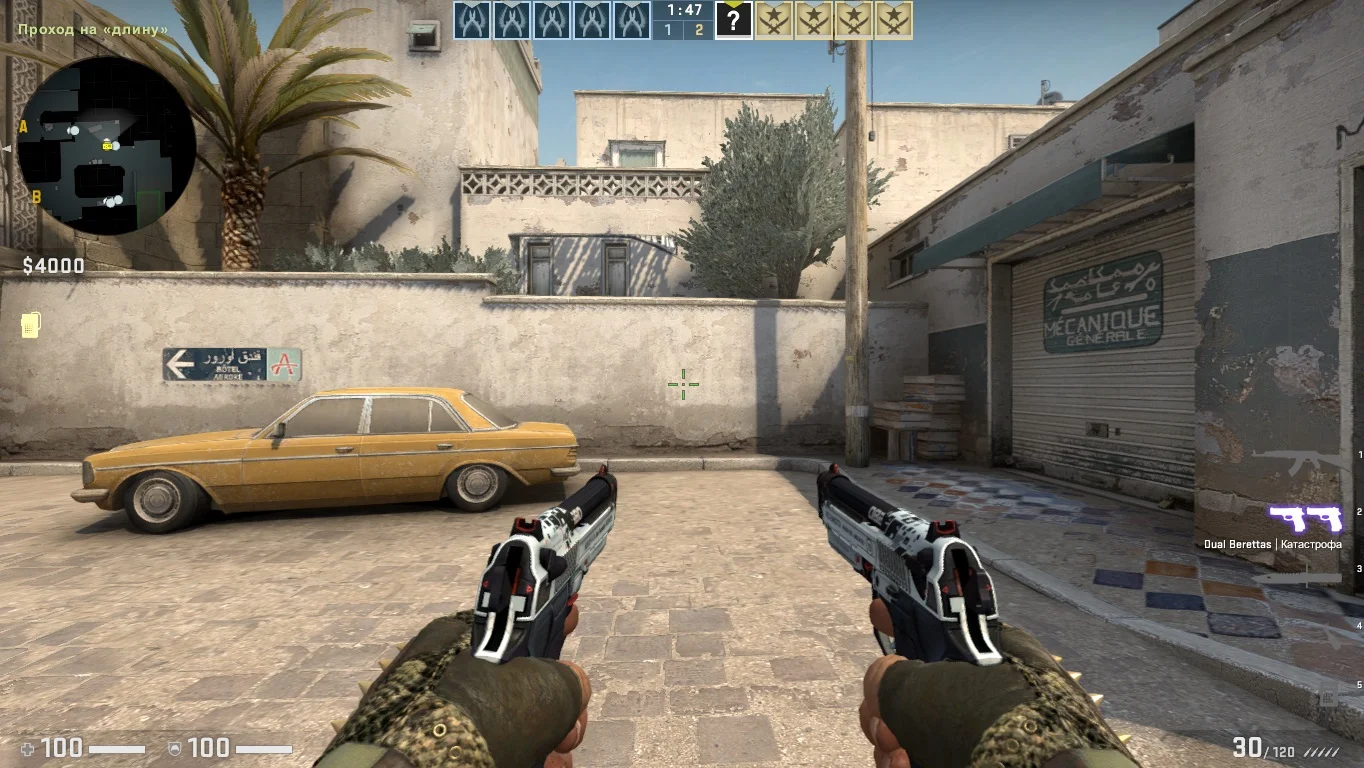Viewport: 1364px width, 768px height.
Task: Select the bombsite A marker on radar
Action: click(23, 127)
